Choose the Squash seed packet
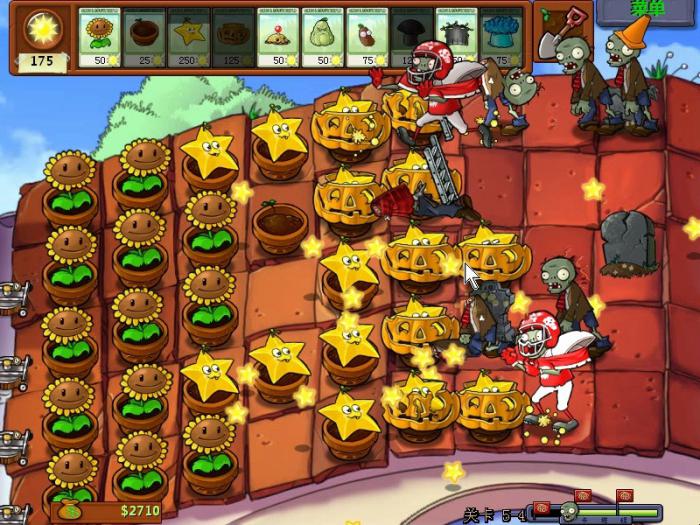 coord(323,39)
